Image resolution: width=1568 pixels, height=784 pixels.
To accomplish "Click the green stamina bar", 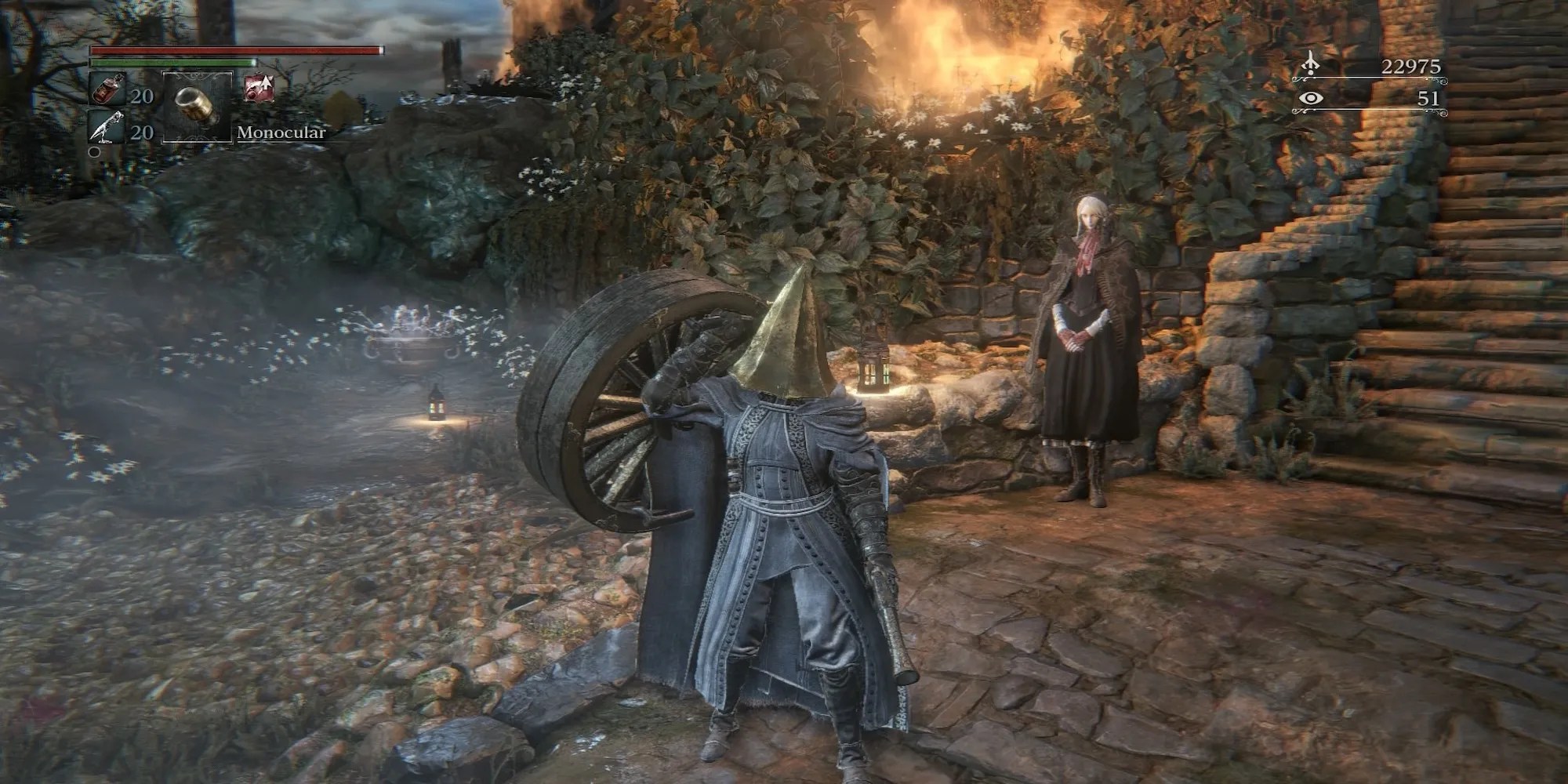I will [172, 63].
